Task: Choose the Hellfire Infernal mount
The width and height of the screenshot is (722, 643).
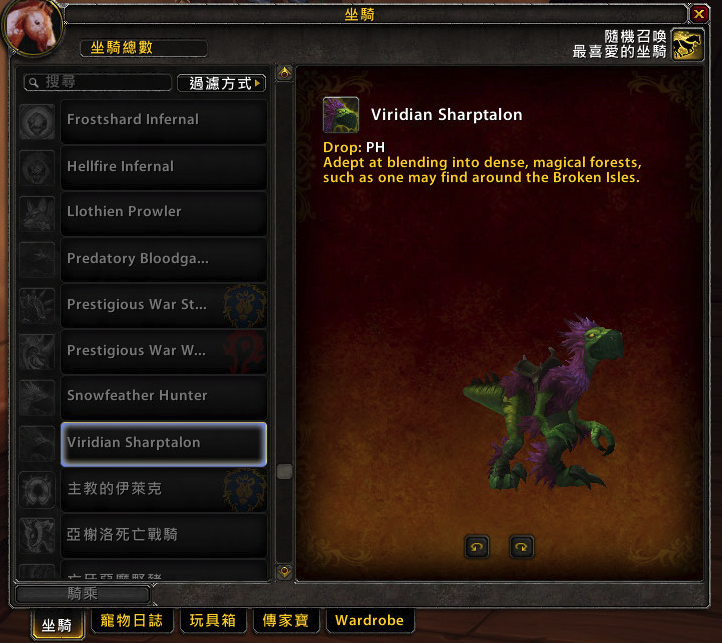Action: (x=164, y=166)
